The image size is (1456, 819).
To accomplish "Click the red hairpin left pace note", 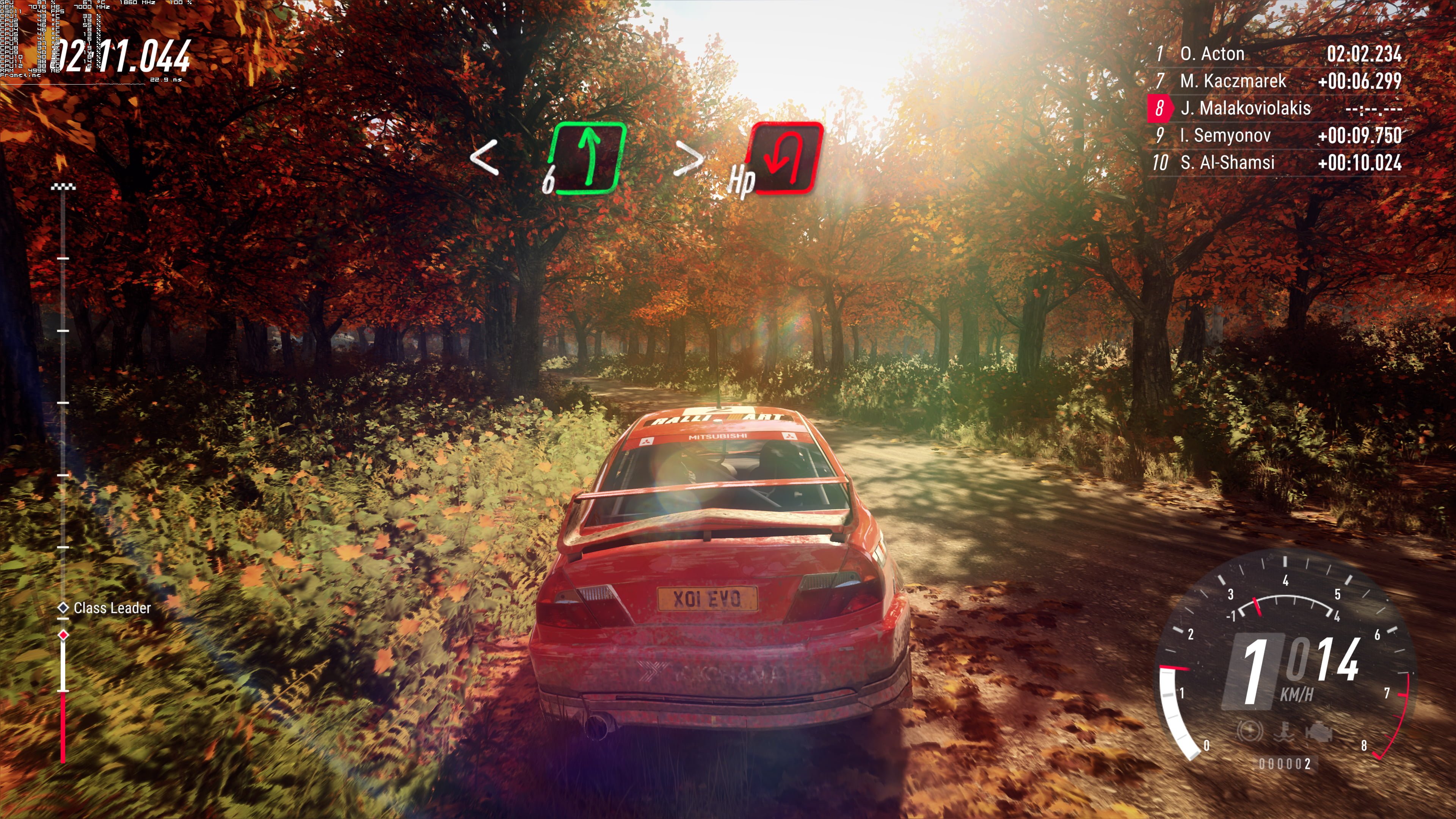I will point(786,158).
